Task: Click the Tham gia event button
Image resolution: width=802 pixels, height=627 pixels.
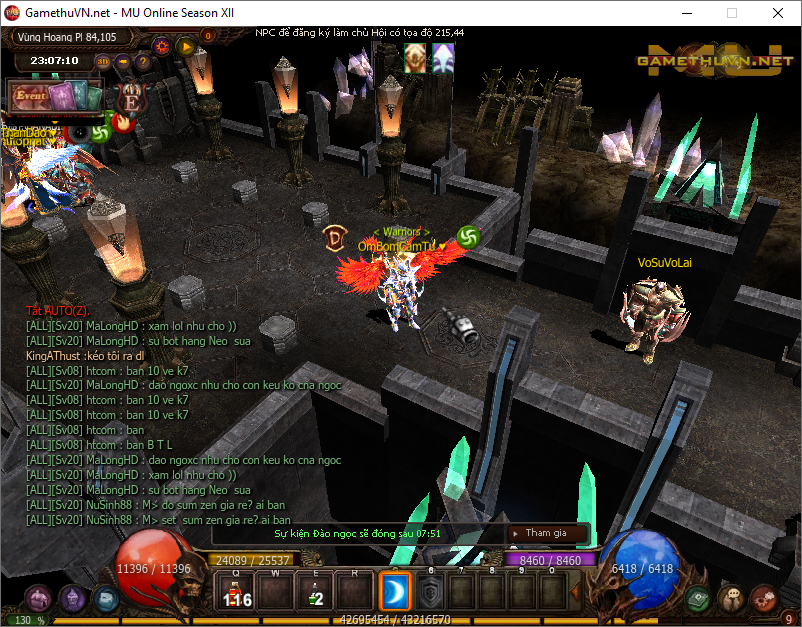Action: [546, 533]
